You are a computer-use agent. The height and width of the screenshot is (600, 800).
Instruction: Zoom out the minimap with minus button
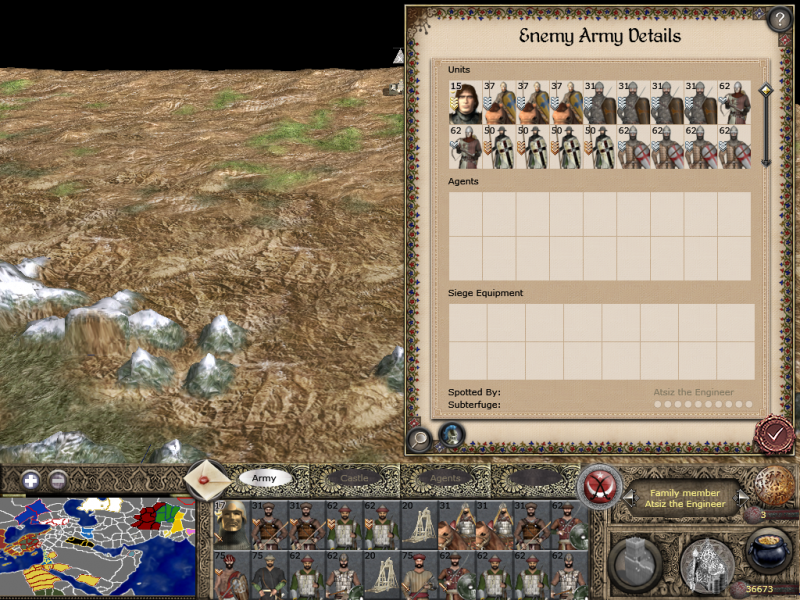58,479
